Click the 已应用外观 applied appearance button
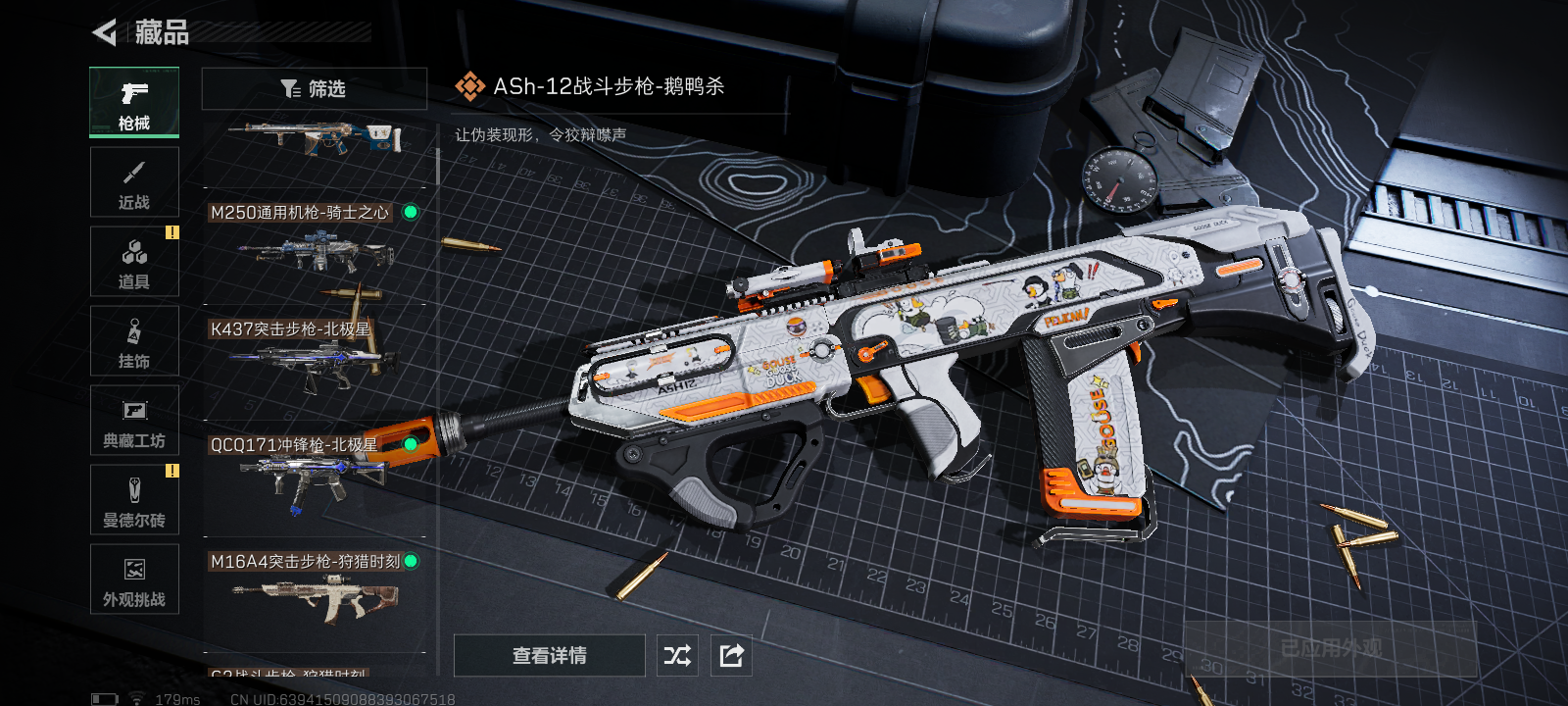Viewport: 1568px width, 706px height. [x=1331, y=648]
